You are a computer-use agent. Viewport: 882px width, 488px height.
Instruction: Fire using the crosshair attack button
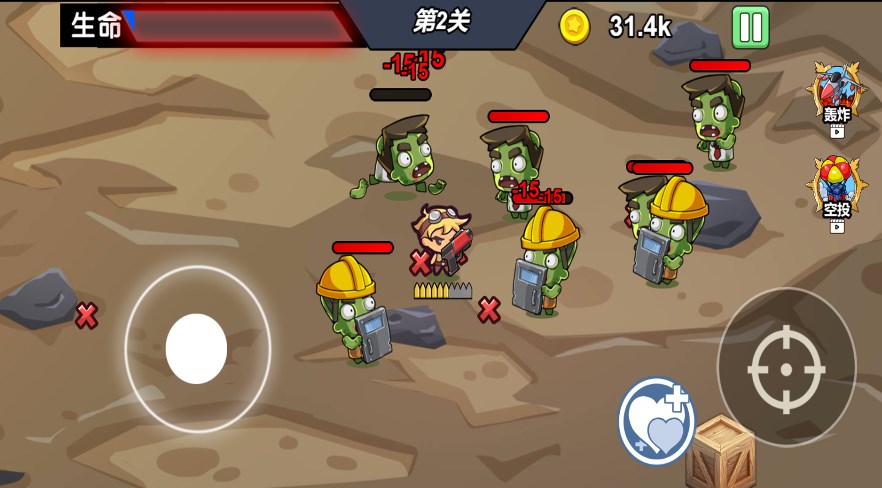coord(786,367)
